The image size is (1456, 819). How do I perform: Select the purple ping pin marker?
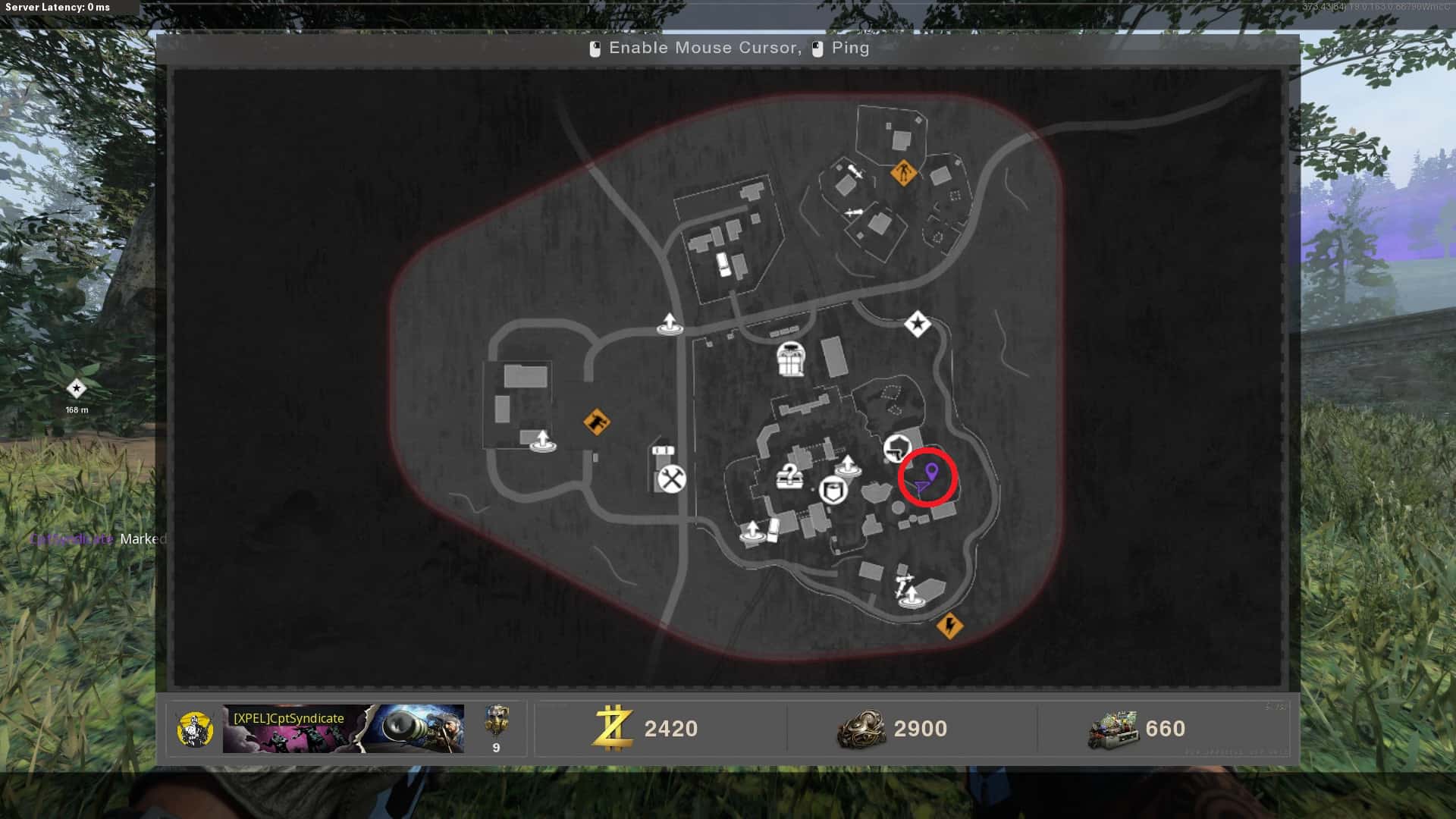click(931, 474)
